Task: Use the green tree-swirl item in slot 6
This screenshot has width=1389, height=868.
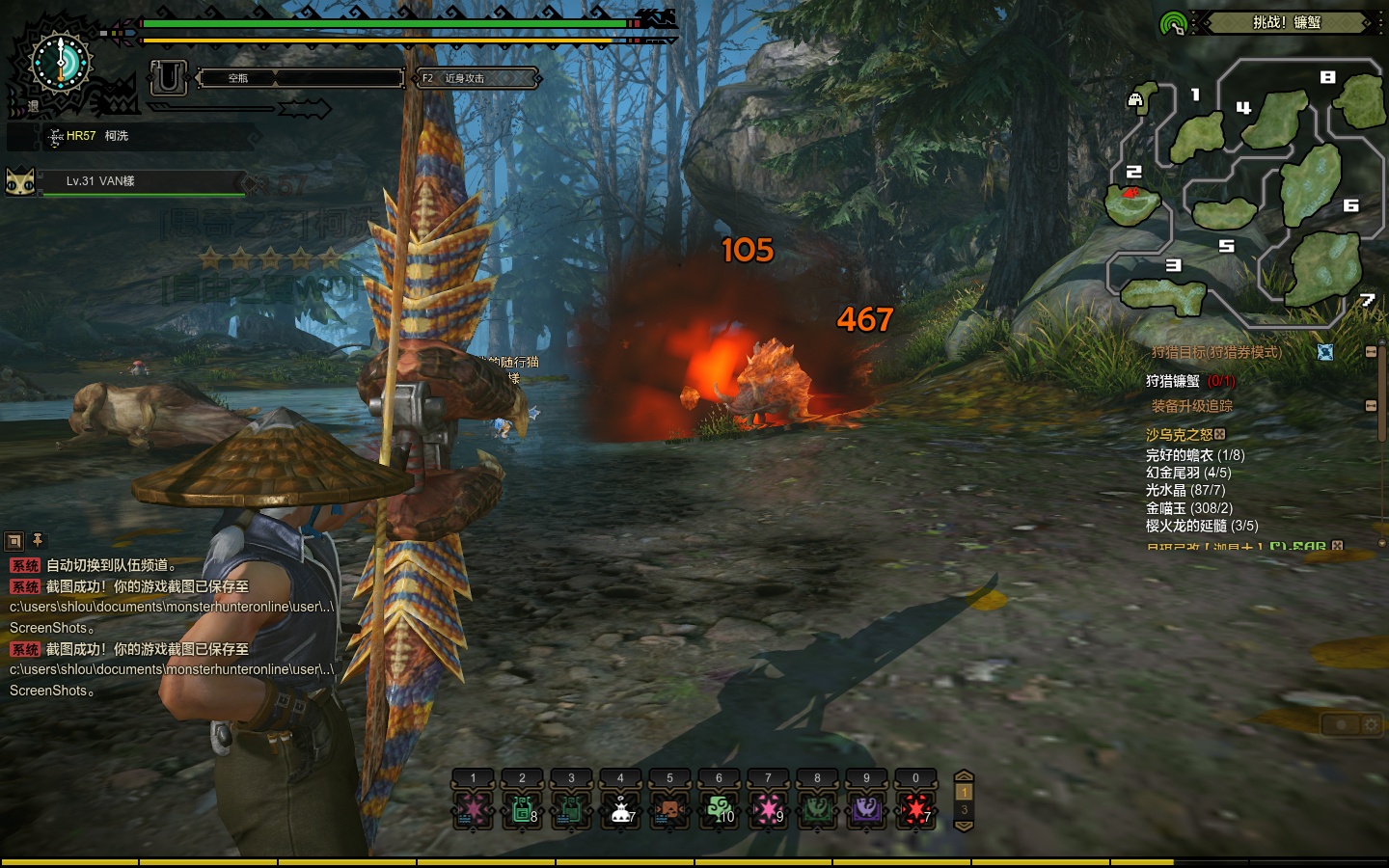Action: pyautogui.click(x=719, y=809)
